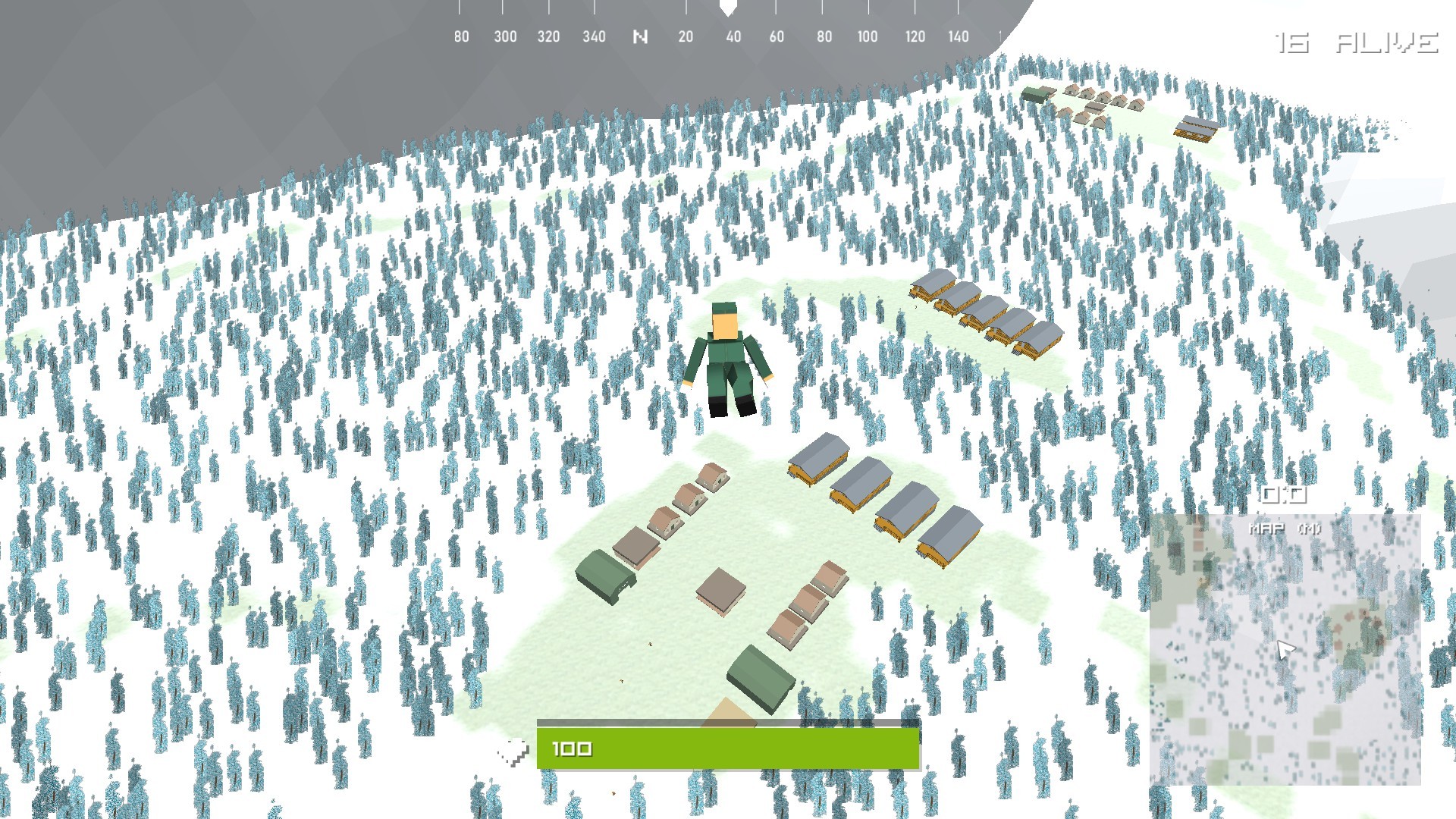Click the 340 heading on compass

click(594, 36)
